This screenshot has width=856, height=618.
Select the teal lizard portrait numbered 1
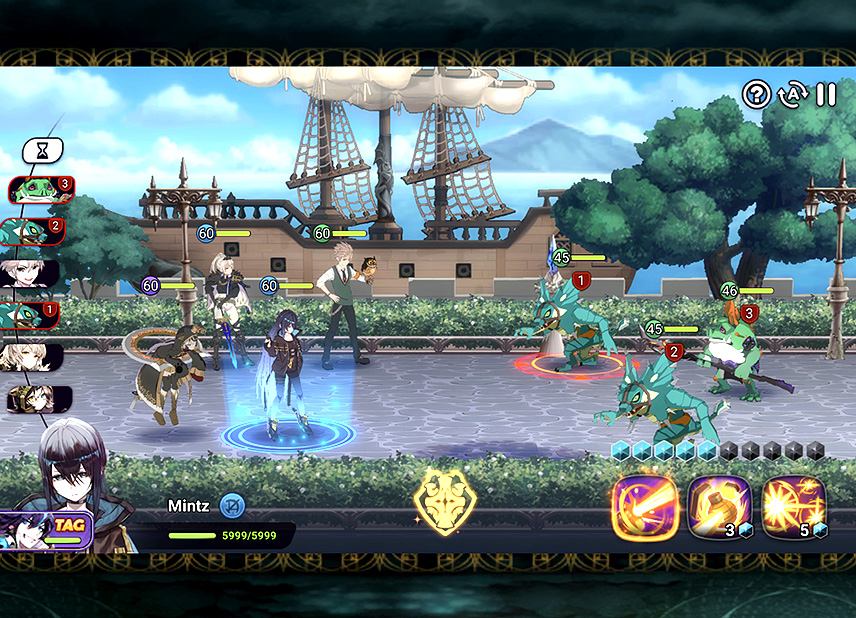click(30, 316)
